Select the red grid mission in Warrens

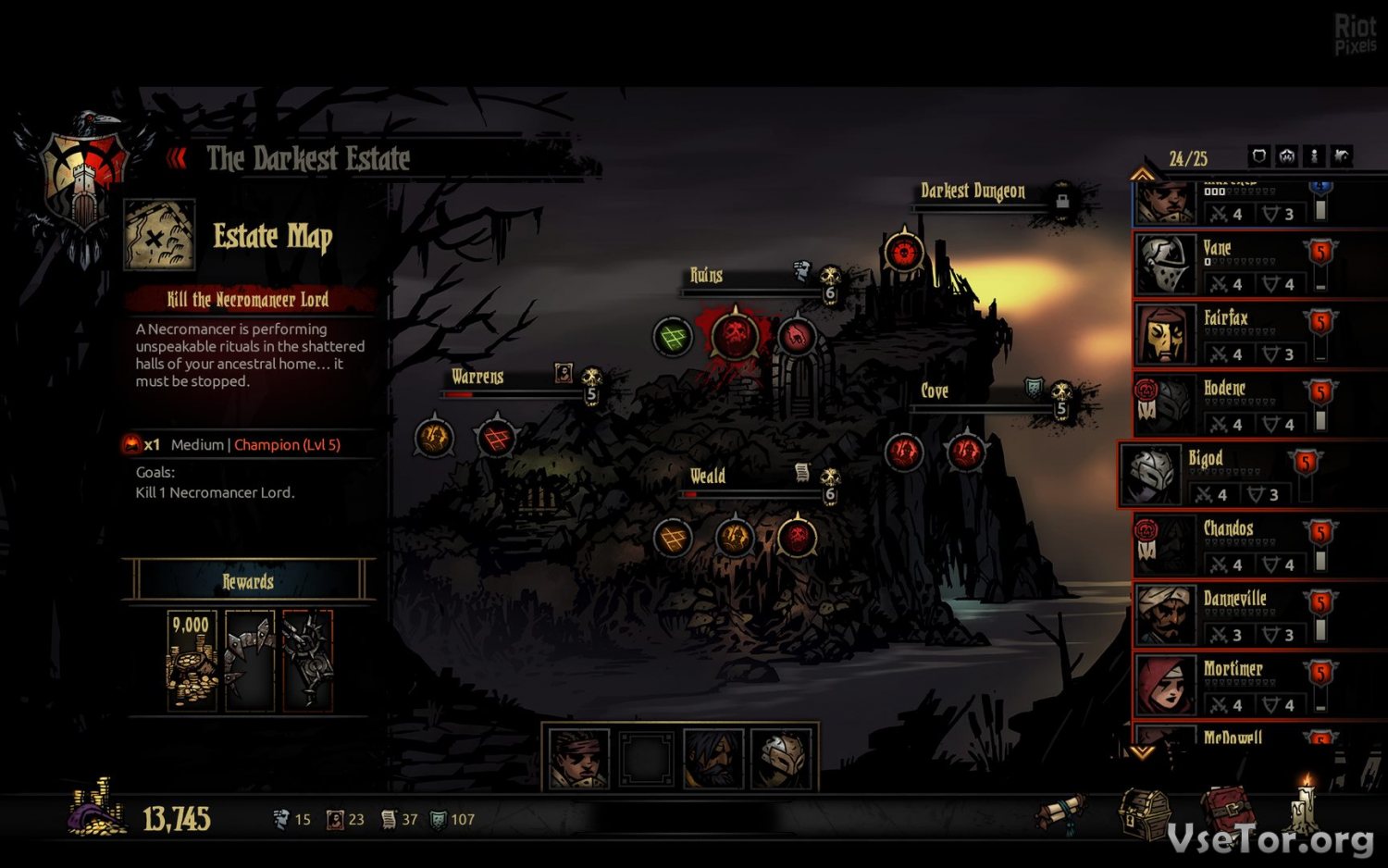point(496,438)
